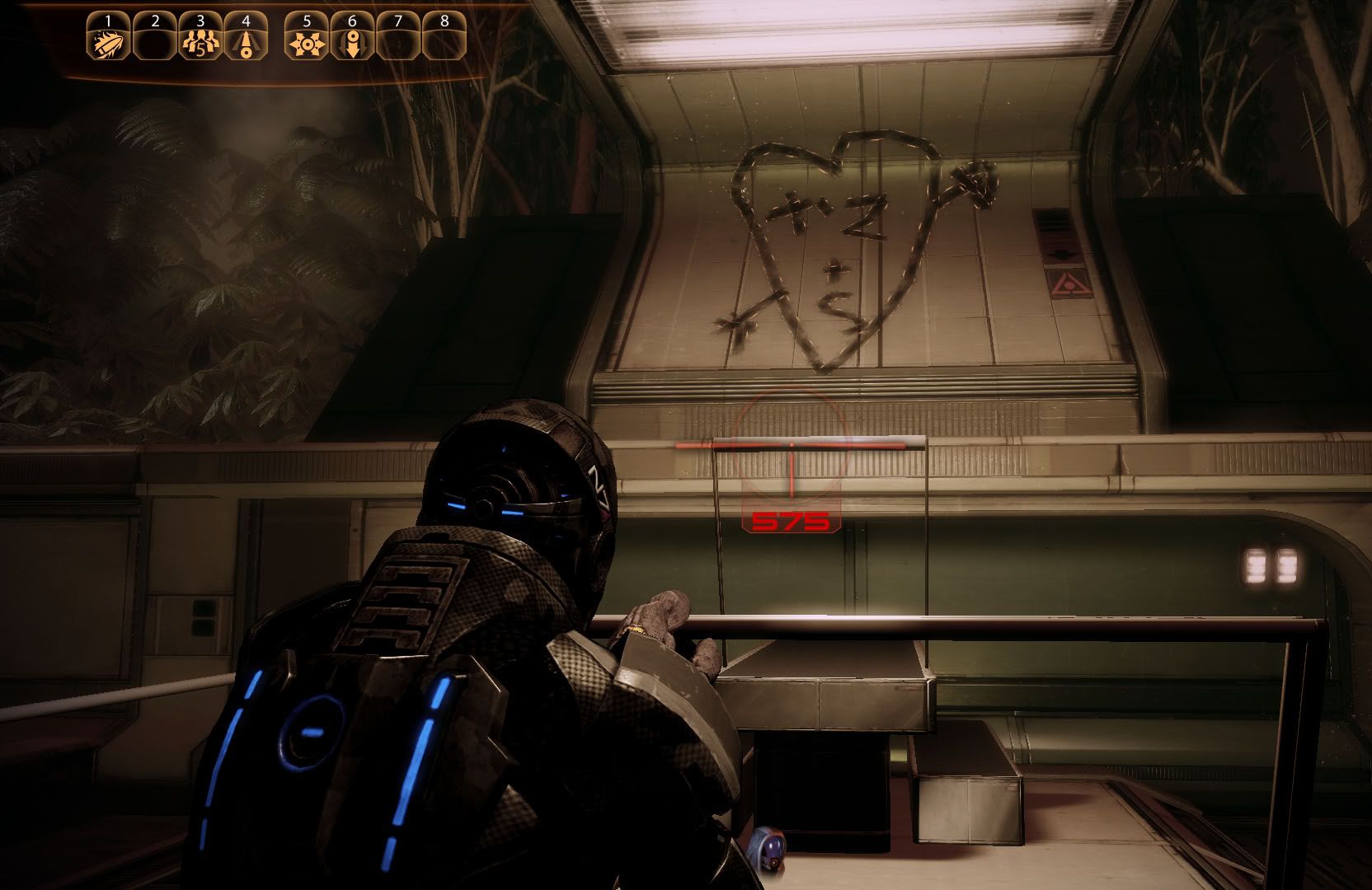The image size is (1372, 890).
Task: Activate the flaming bullet ammo power
Action: [x=109, y=42]
